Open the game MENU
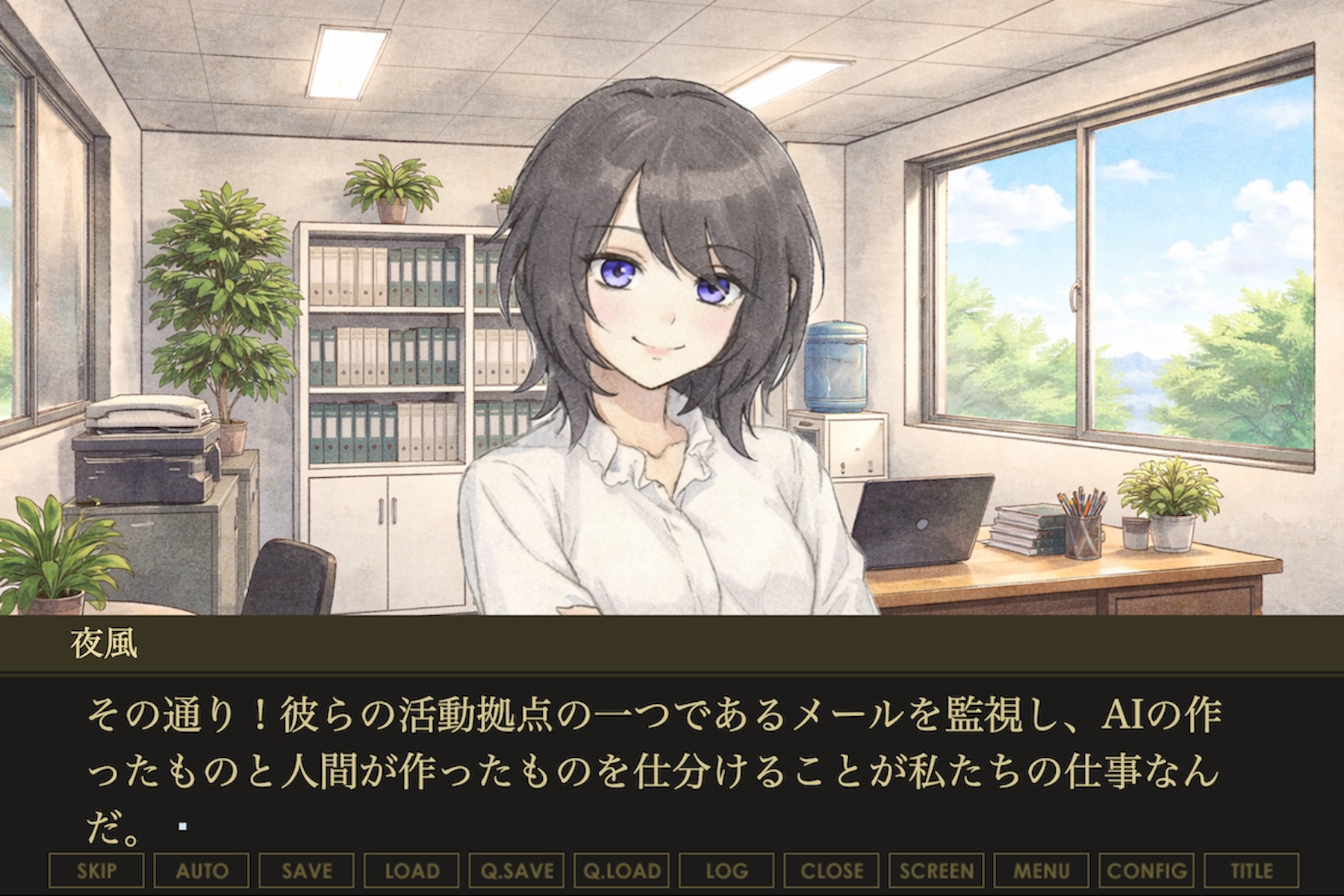The width and height of the screenshot is (1344, 896). 1042,871
